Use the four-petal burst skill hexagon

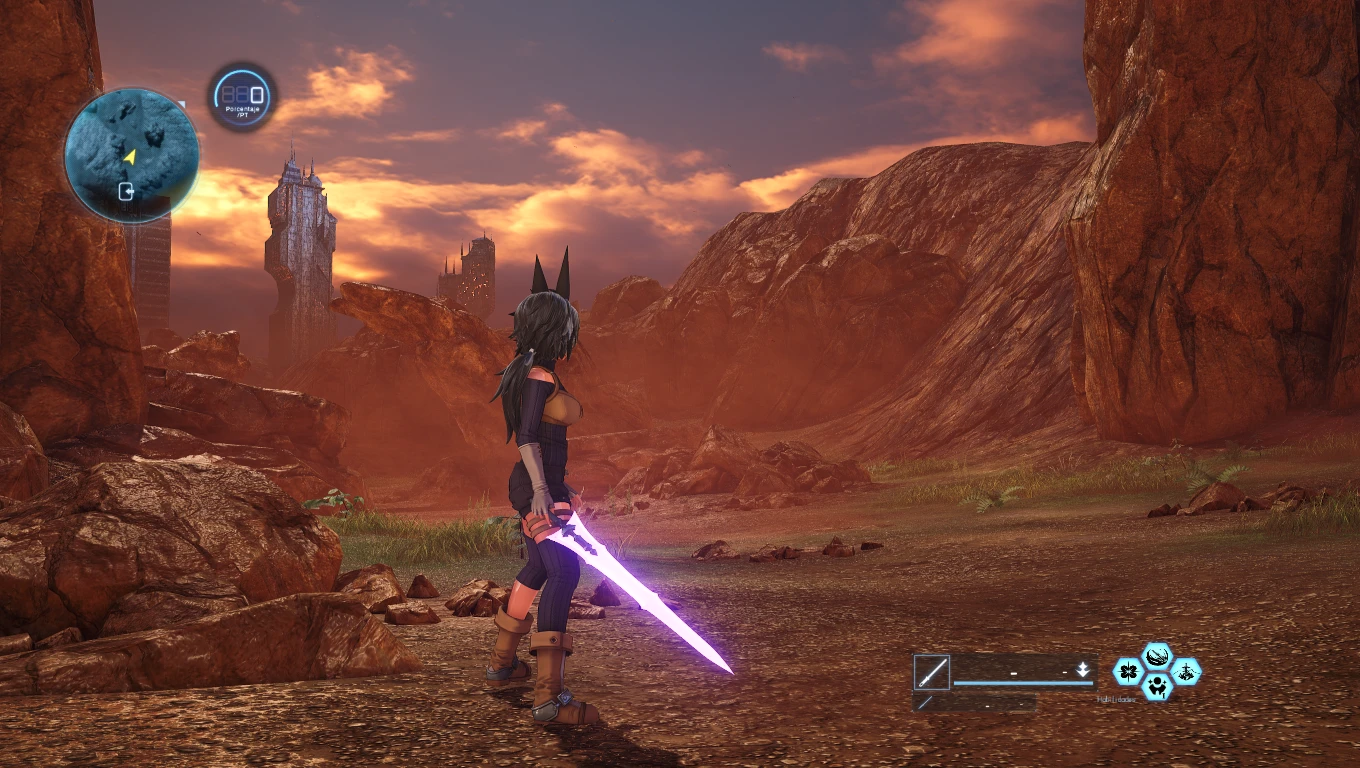coord(1129,671)
